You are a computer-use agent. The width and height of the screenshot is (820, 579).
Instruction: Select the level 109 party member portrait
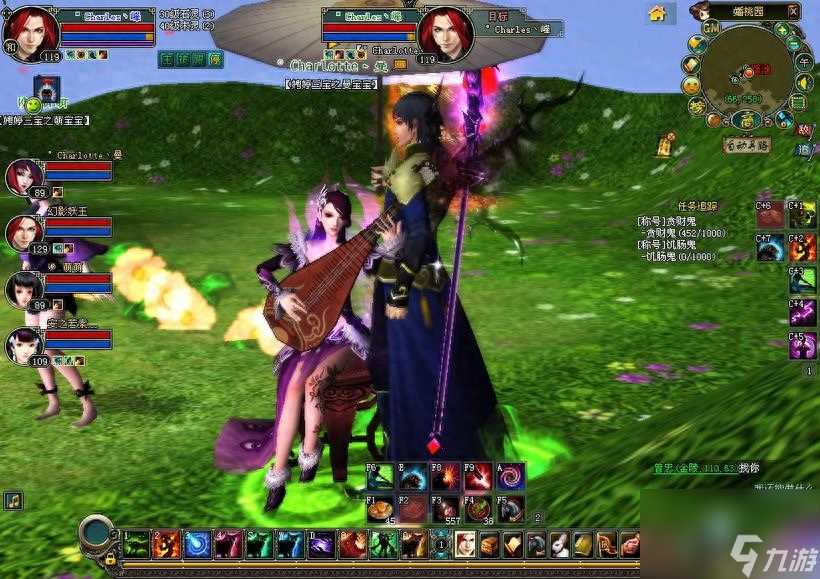(x=23, y=346)
